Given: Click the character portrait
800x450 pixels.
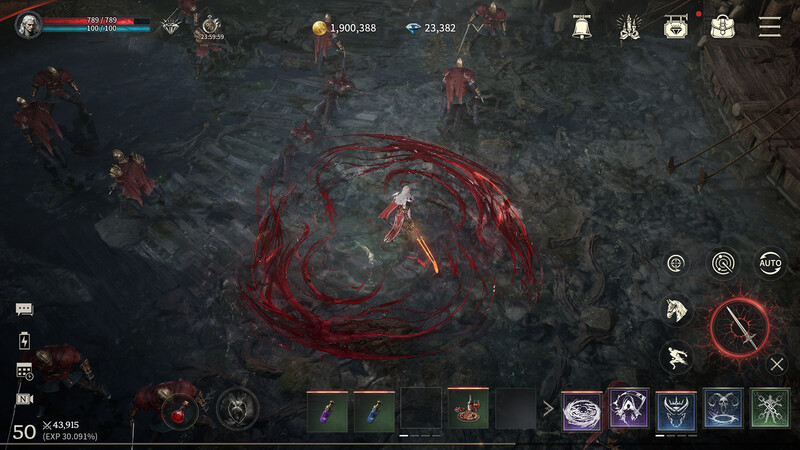Looking at the screenshot, I should click(27, 25).
